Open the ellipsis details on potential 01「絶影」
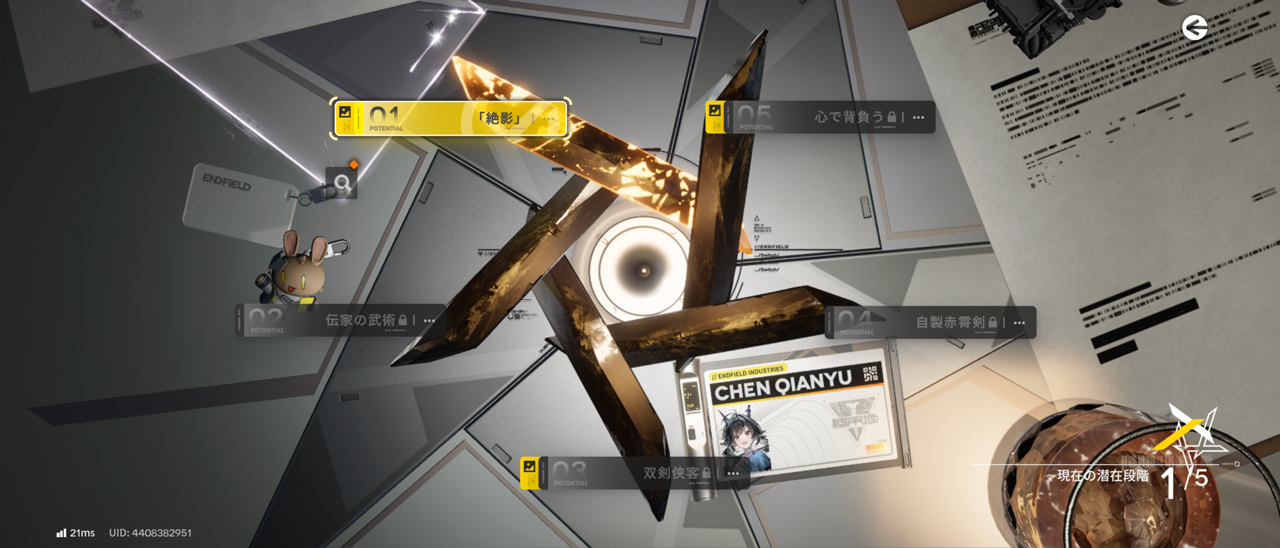This screenshot has height=548, width=1280. [x=548, y=119]
